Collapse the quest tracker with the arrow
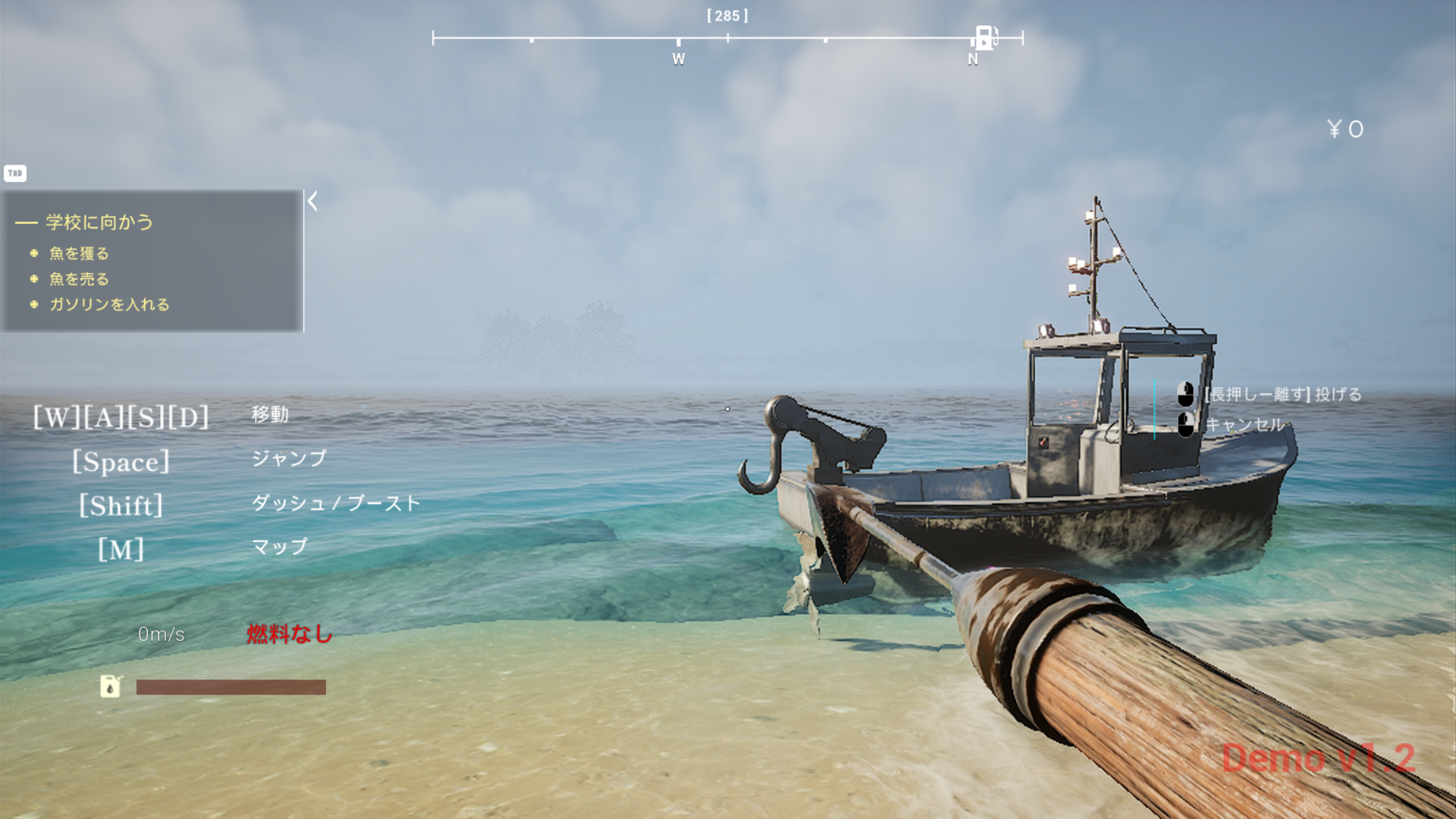The width and height of the screenshot is (1456, 819). pos(312,201)
